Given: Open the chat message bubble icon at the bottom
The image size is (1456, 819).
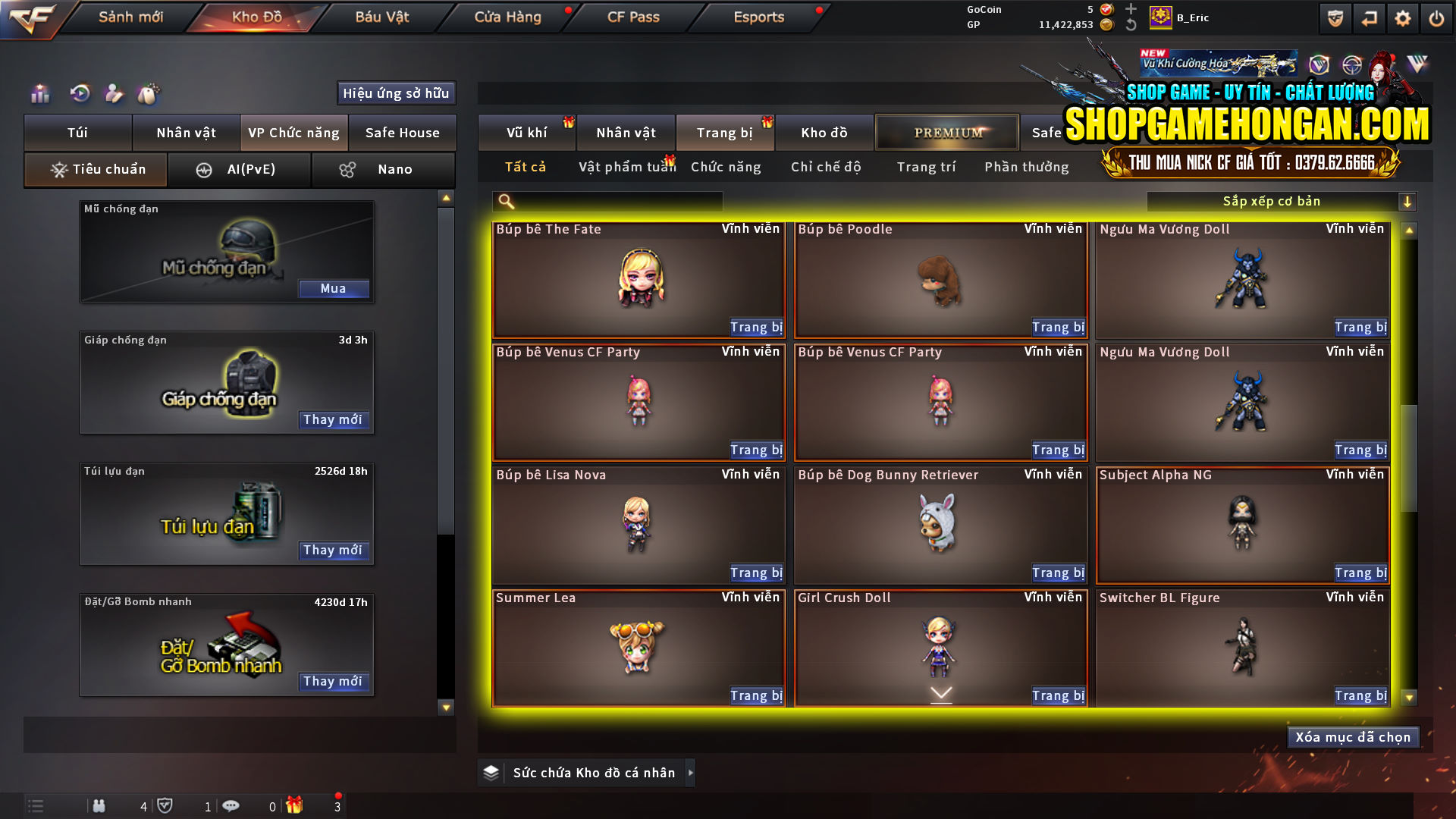Looking at the screenshot, I should pos(231,805).
